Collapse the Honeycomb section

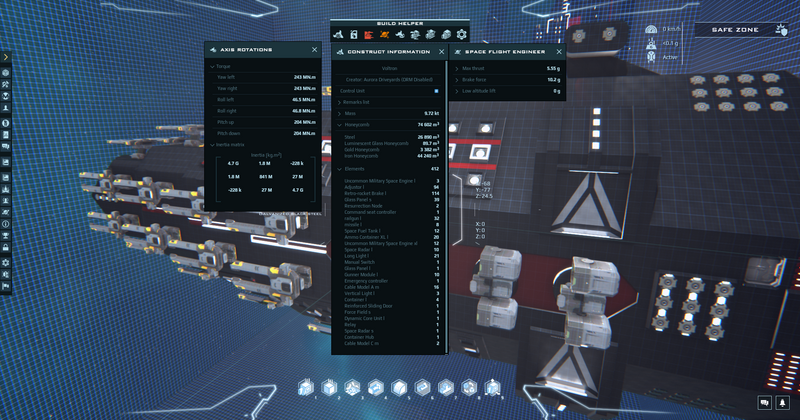click(x=338, y=125)
